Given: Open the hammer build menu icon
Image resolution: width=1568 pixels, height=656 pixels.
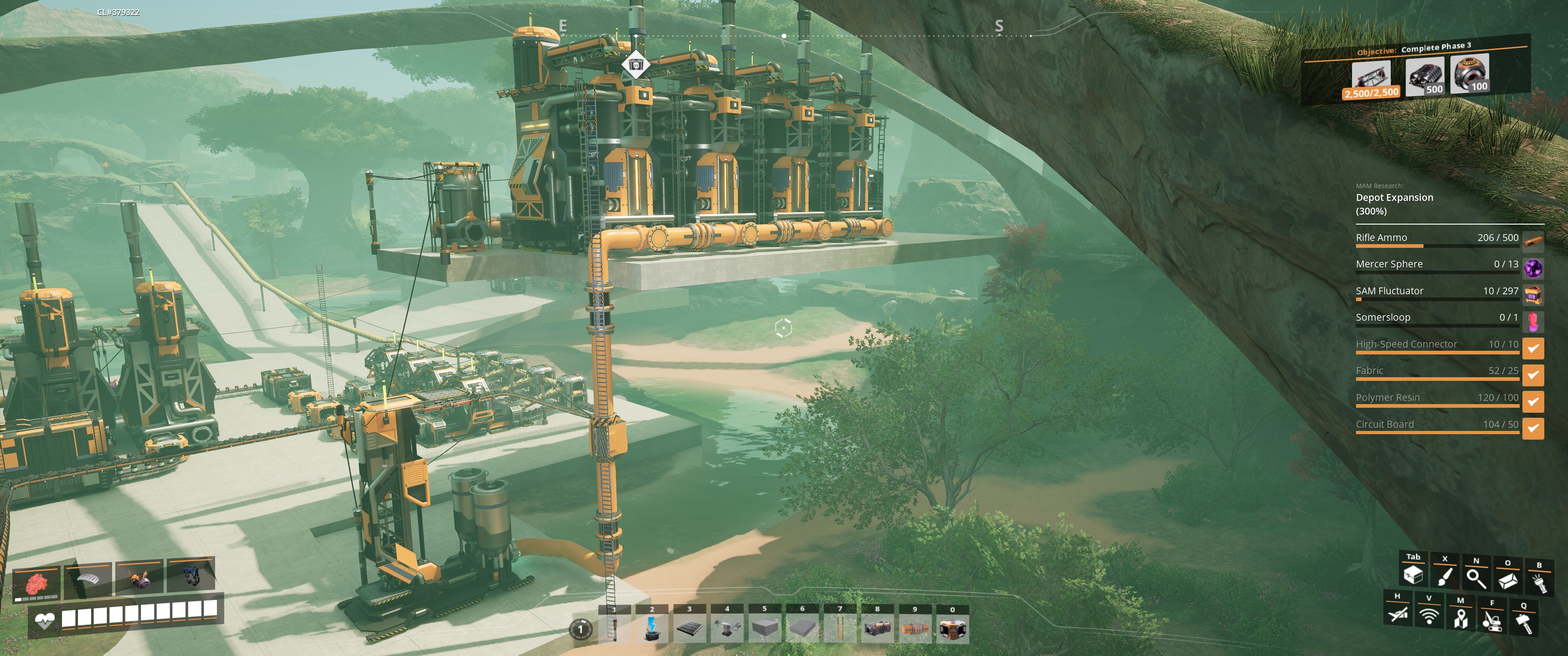Looking at the screenshot, I should [1524, 623].
